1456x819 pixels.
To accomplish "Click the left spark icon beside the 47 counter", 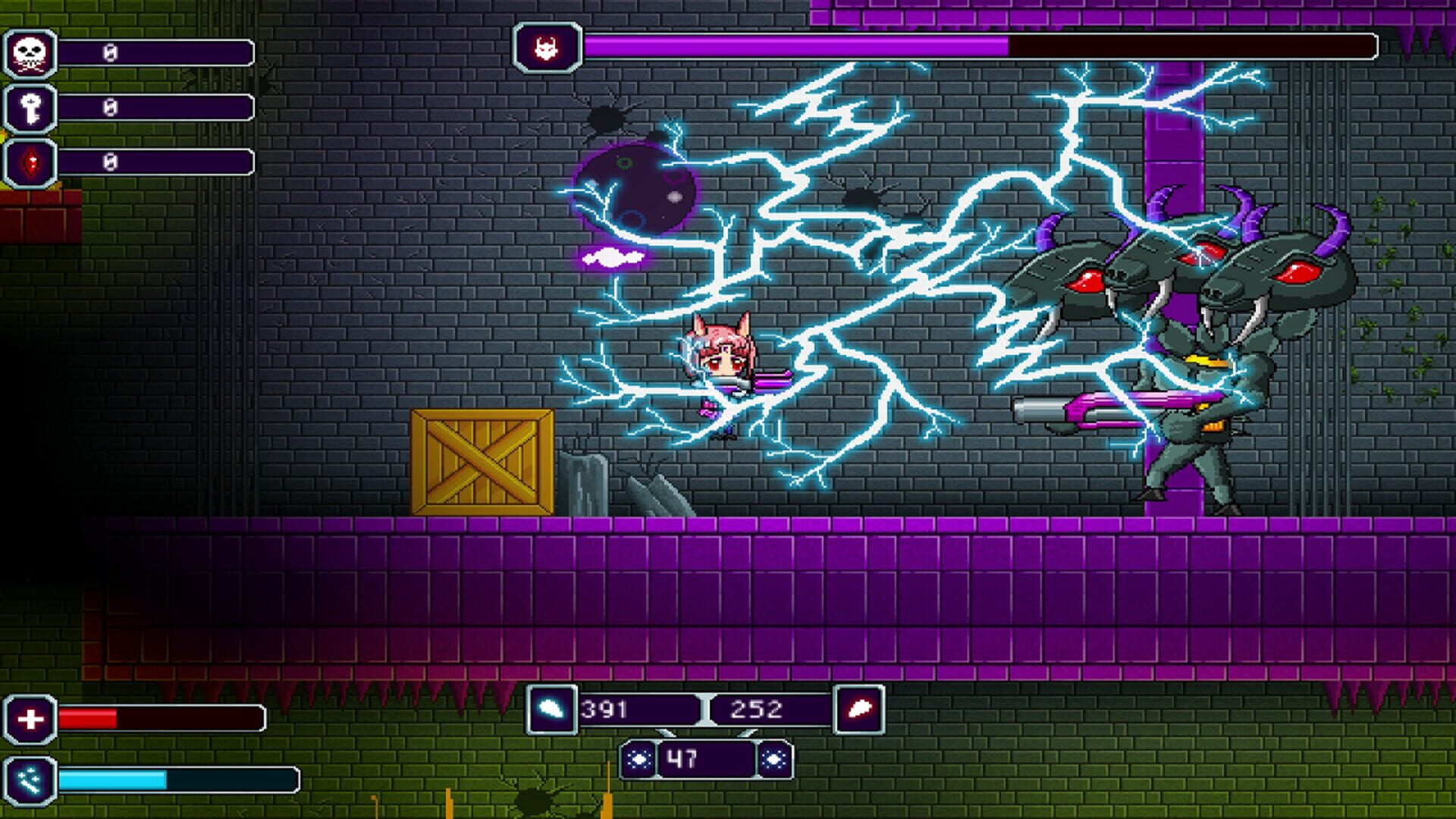I will (x=639, y=758).
